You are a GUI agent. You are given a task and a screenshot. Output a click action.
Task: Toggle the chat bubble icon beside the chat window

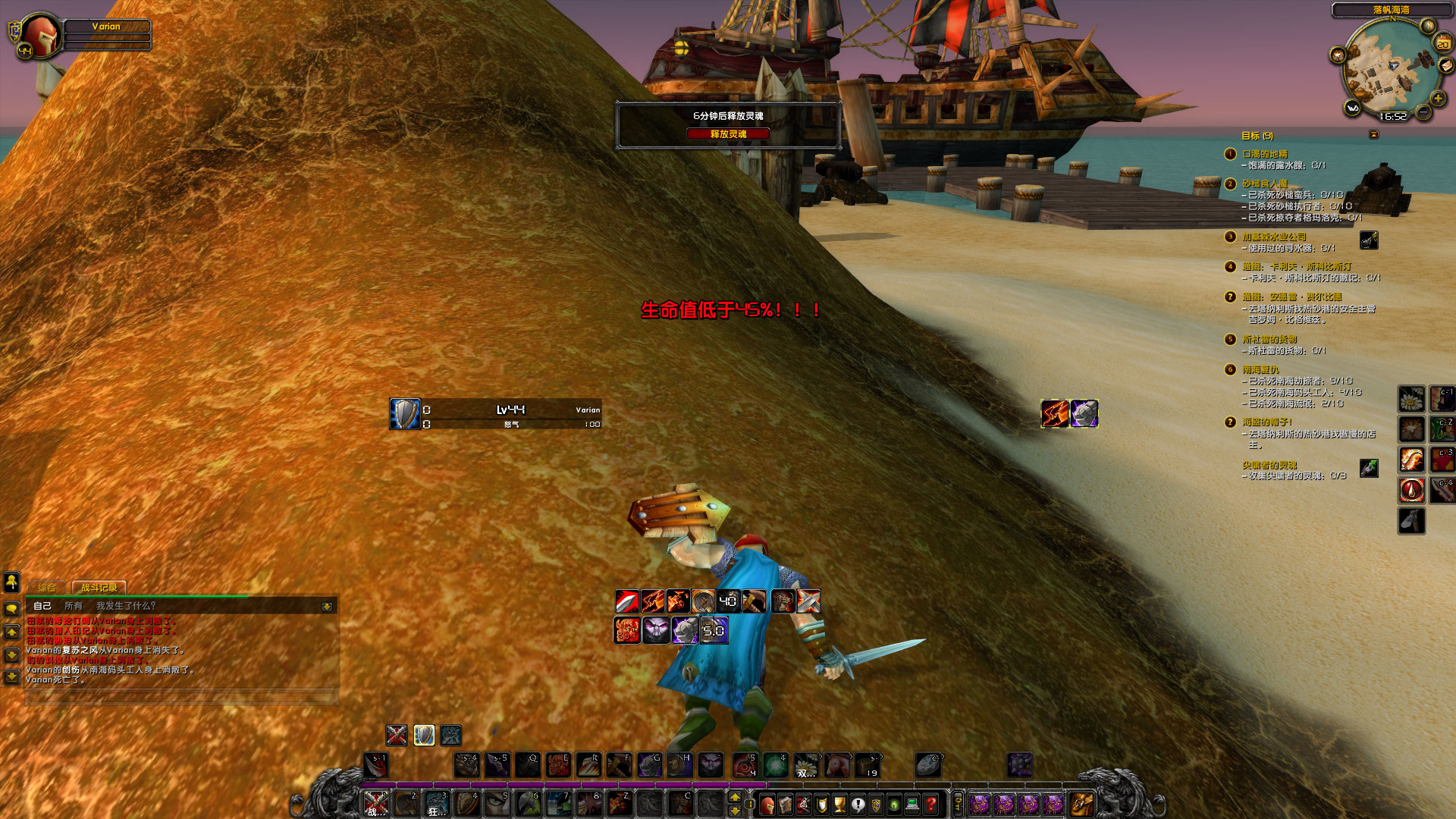[11, 607]
